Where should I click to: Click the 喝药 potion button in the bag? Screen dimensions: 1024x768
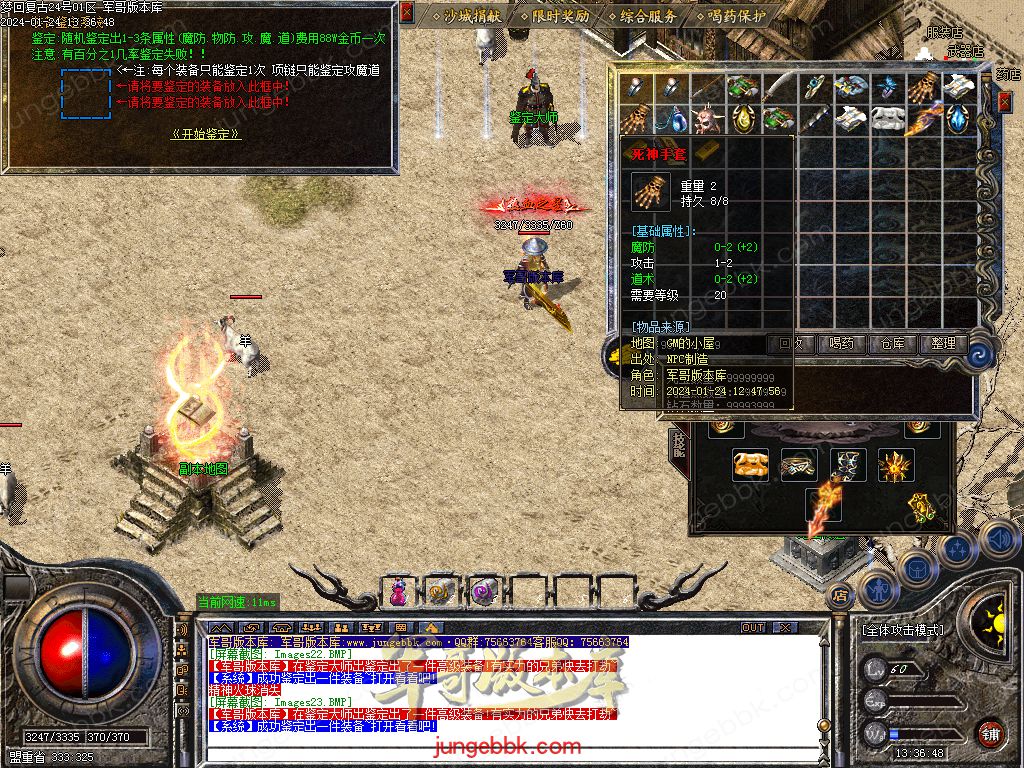point(841,343)
